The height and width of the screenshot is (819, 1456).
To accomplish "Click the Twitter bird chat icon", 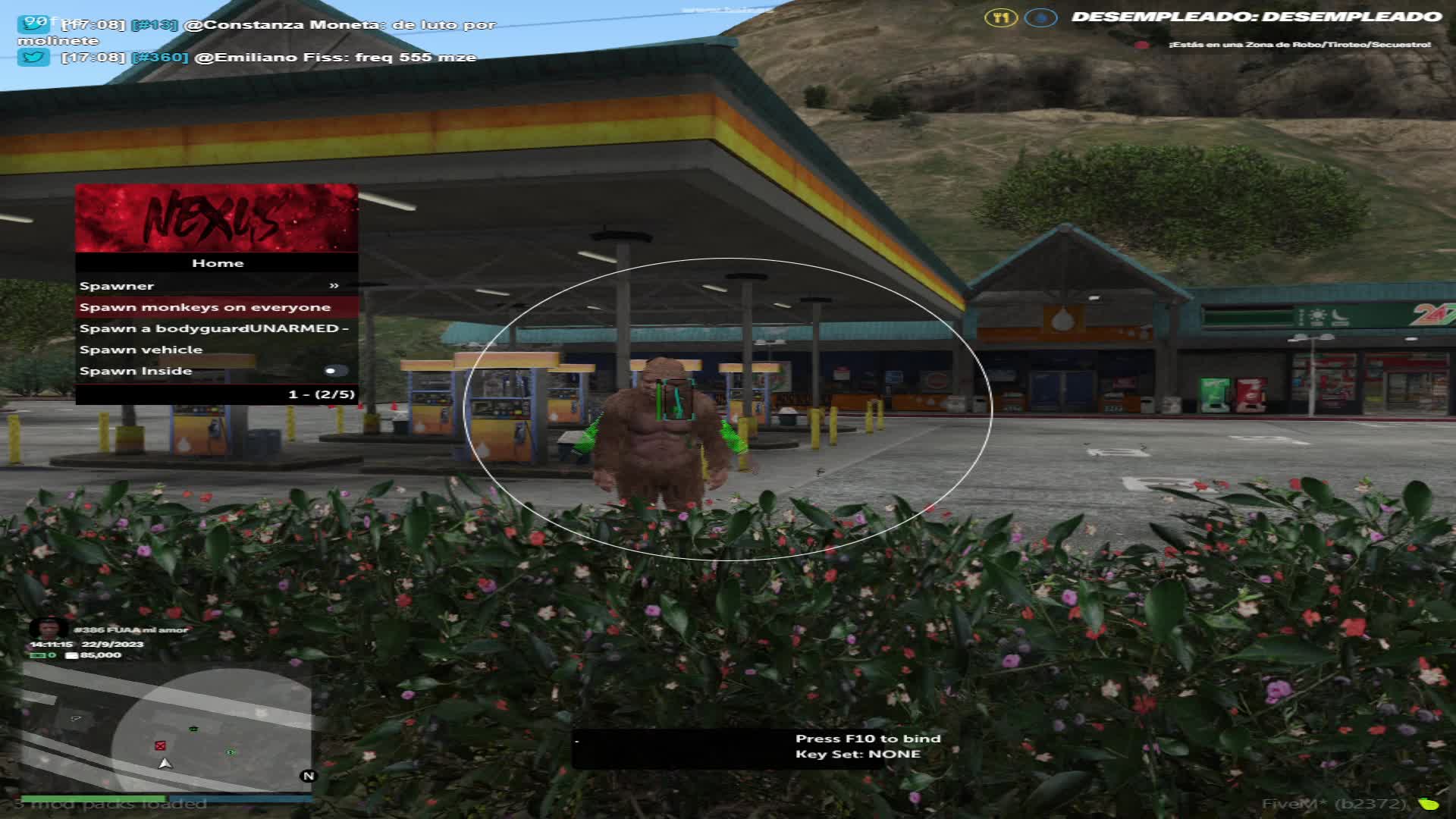I will (33, 57).
